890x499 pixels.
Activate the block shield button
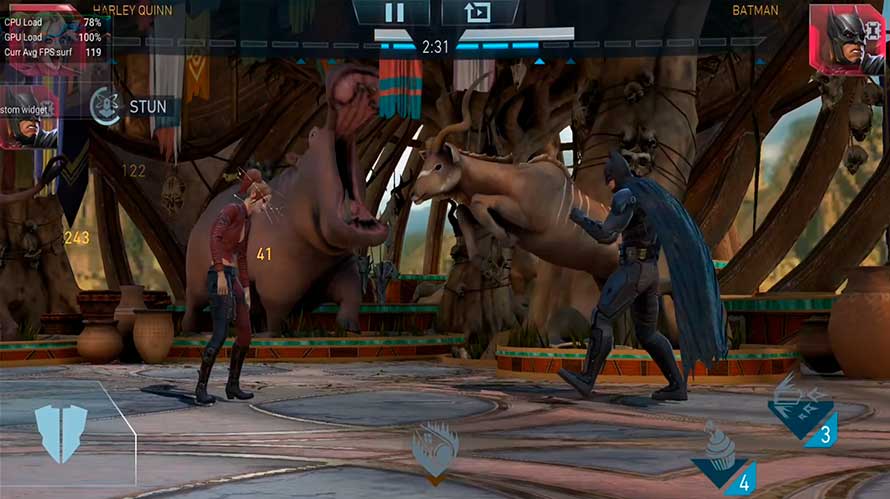click(61, 432)
